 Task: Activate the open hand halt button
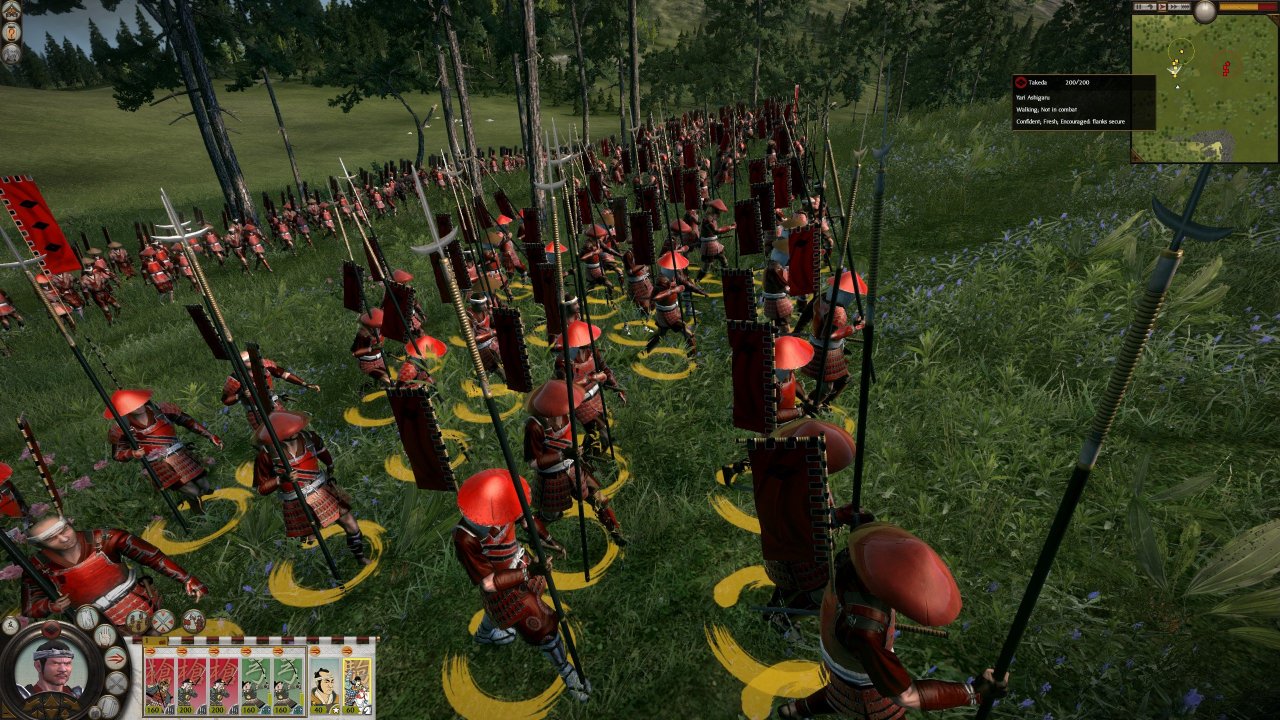(x=107, y=635)
